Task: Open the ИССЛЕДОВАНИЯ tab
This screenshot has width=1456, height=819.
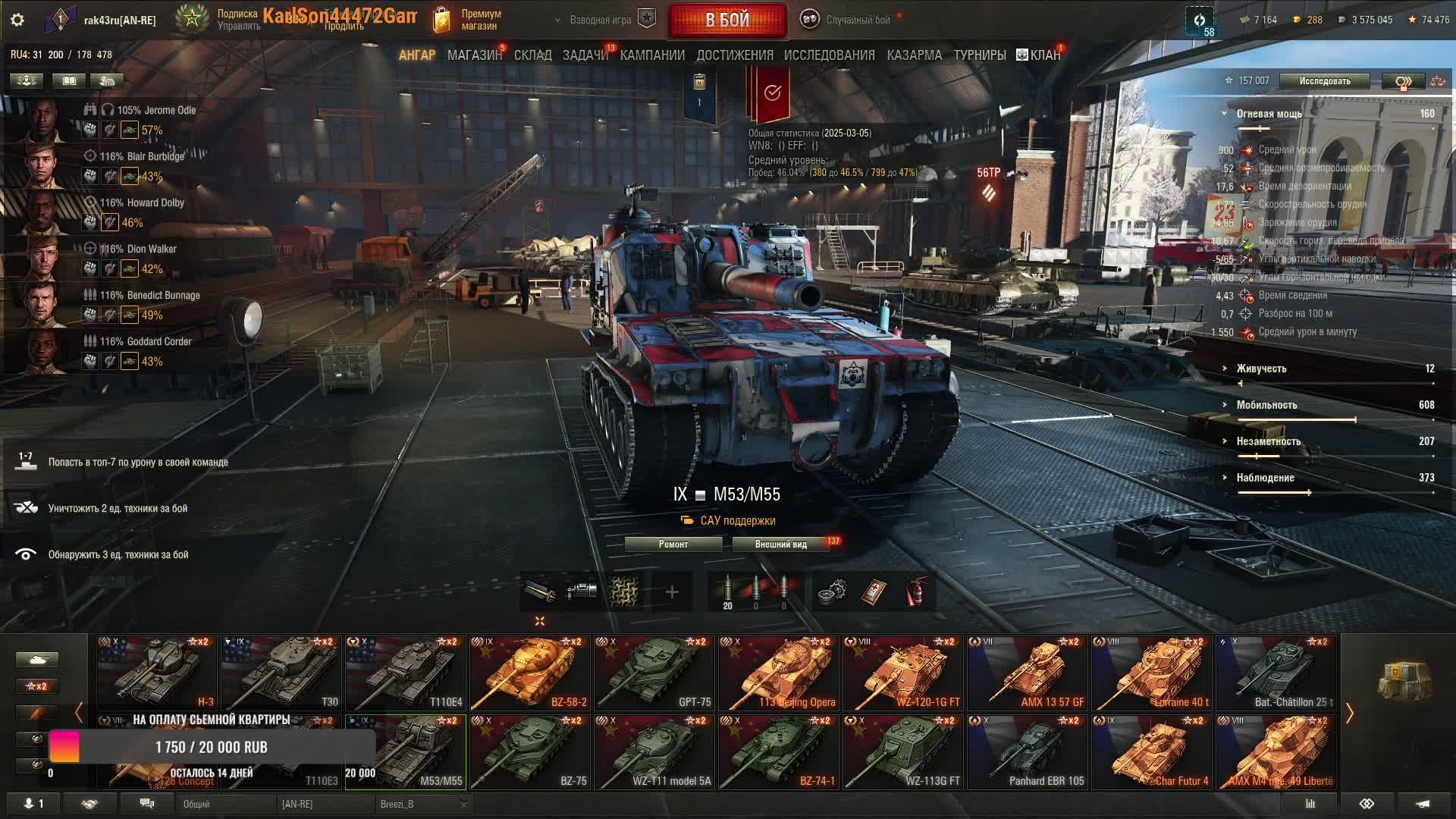Action: click(x=829, y=55)
